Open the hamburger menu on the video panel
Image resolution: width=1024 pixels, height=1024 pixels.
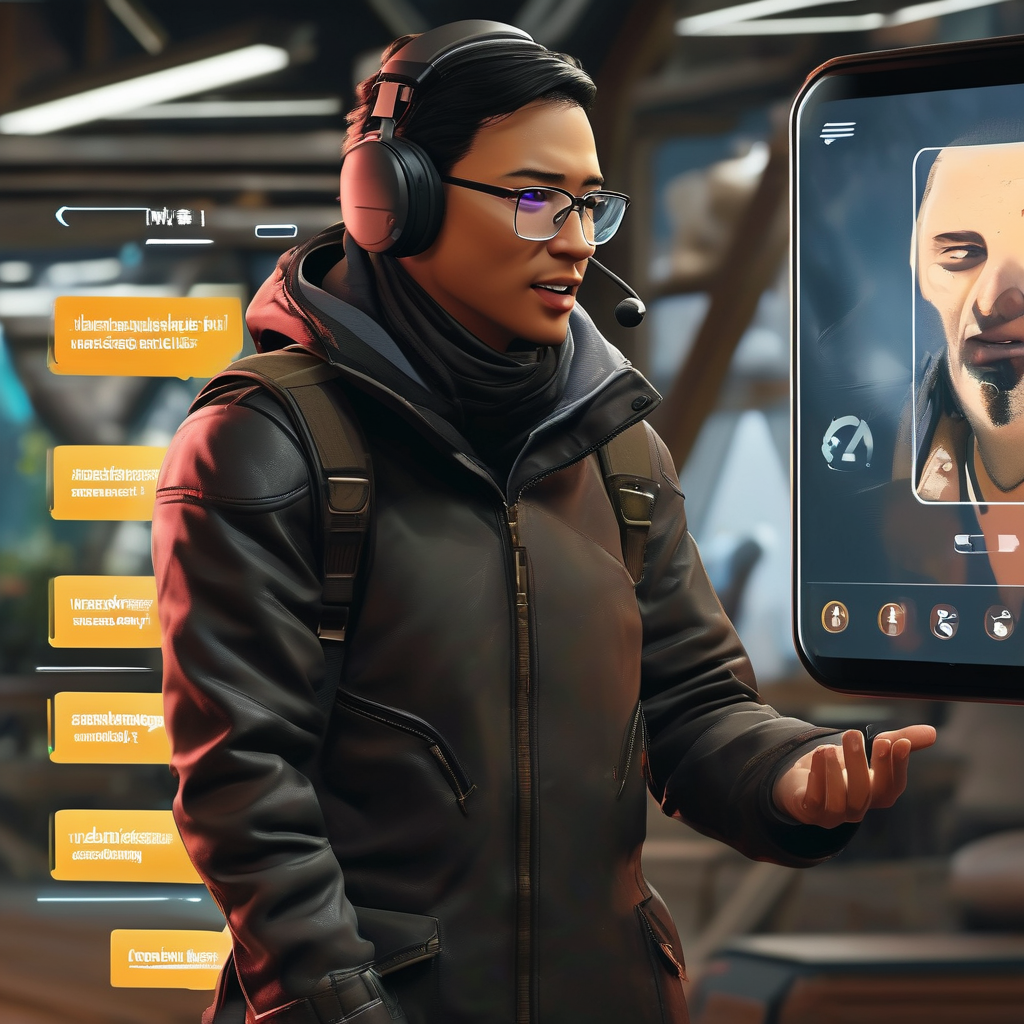837,132
